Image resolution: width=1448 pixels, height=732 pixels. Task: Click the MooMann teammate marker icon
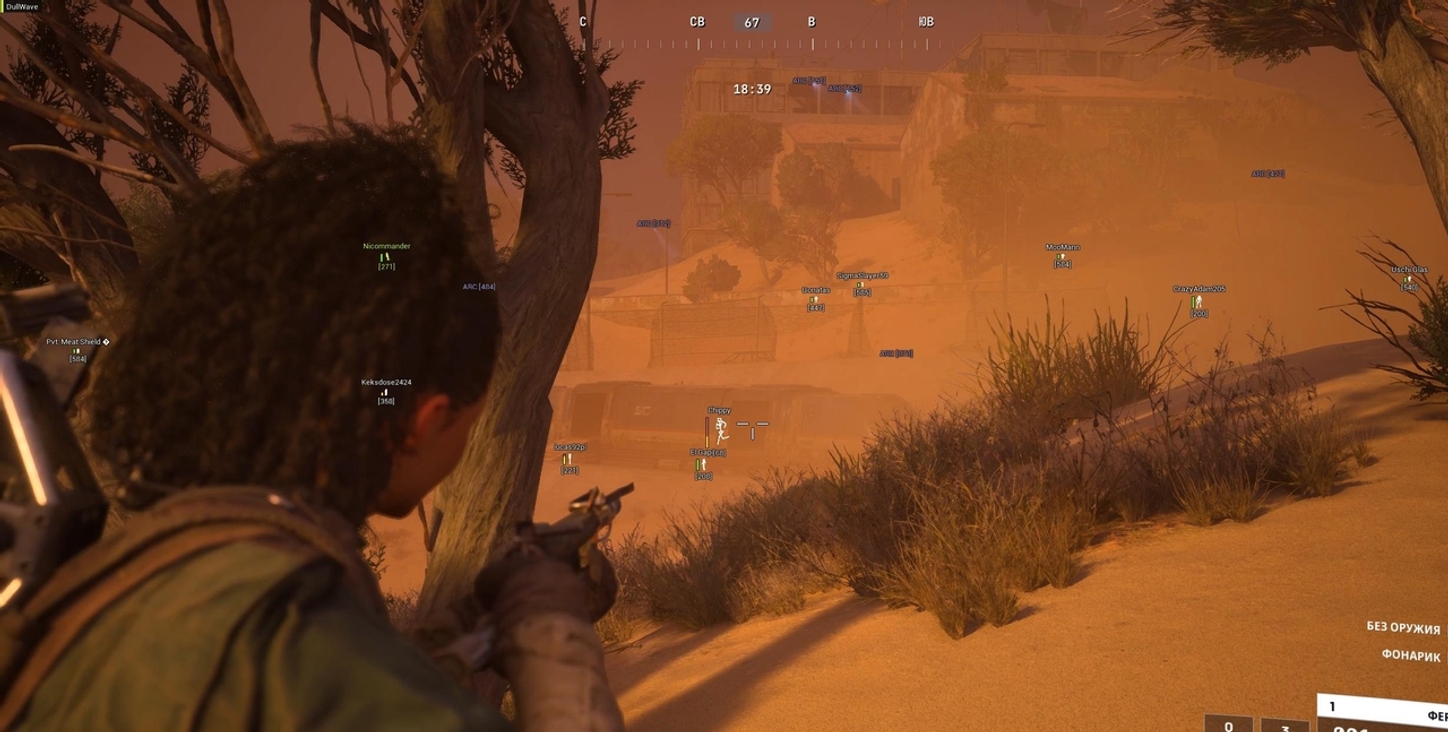pos(1063,255)
